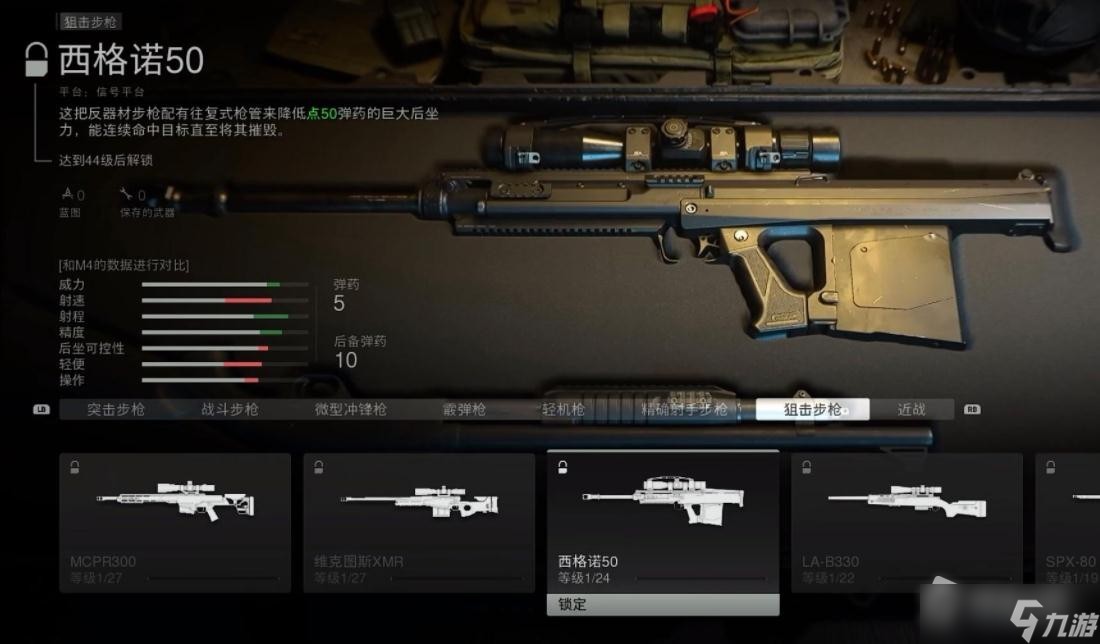Open the 战斗步枪 category tab

230,409
